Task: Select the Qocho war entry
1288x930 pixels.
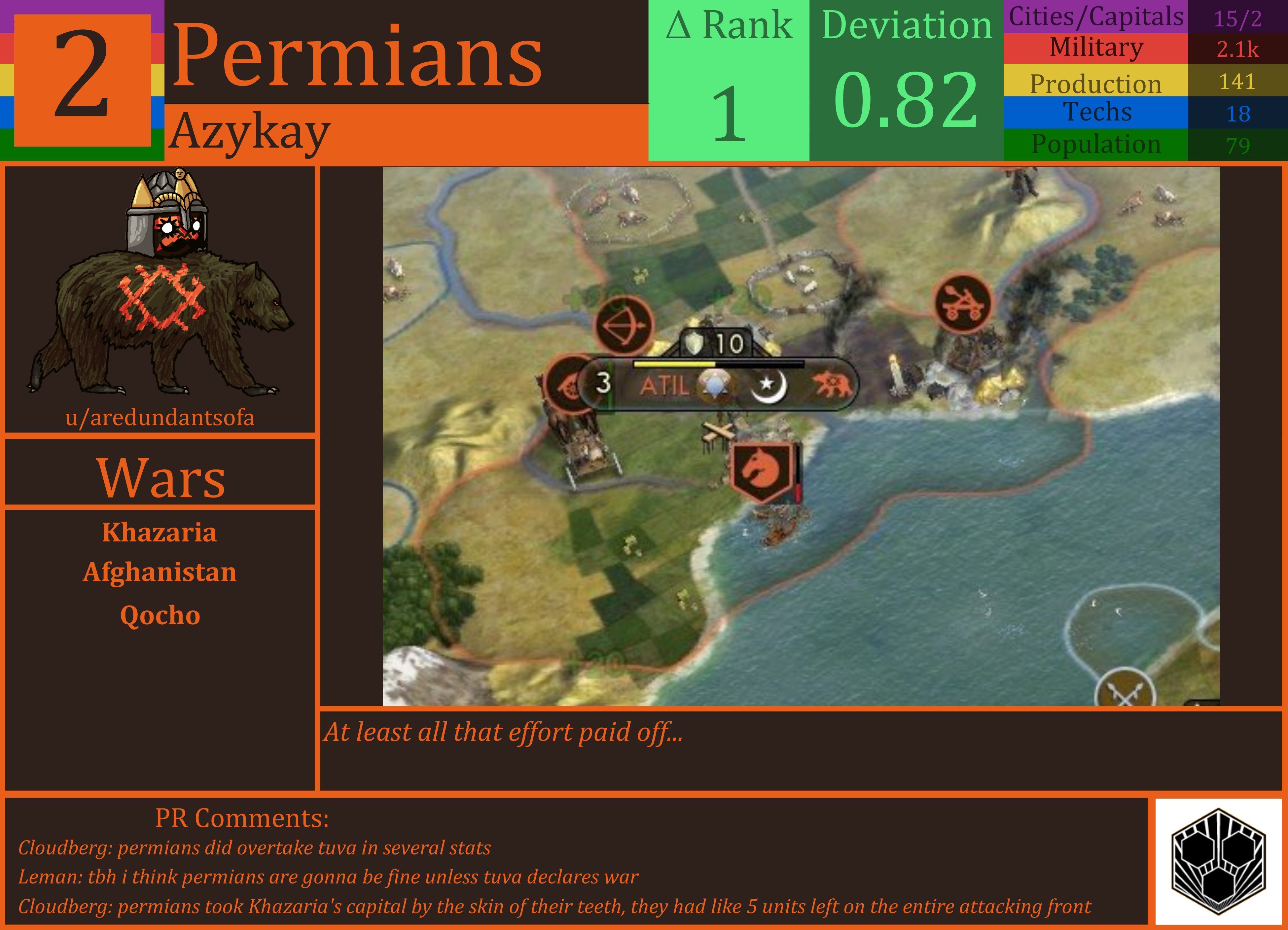Action: (160, 614)
